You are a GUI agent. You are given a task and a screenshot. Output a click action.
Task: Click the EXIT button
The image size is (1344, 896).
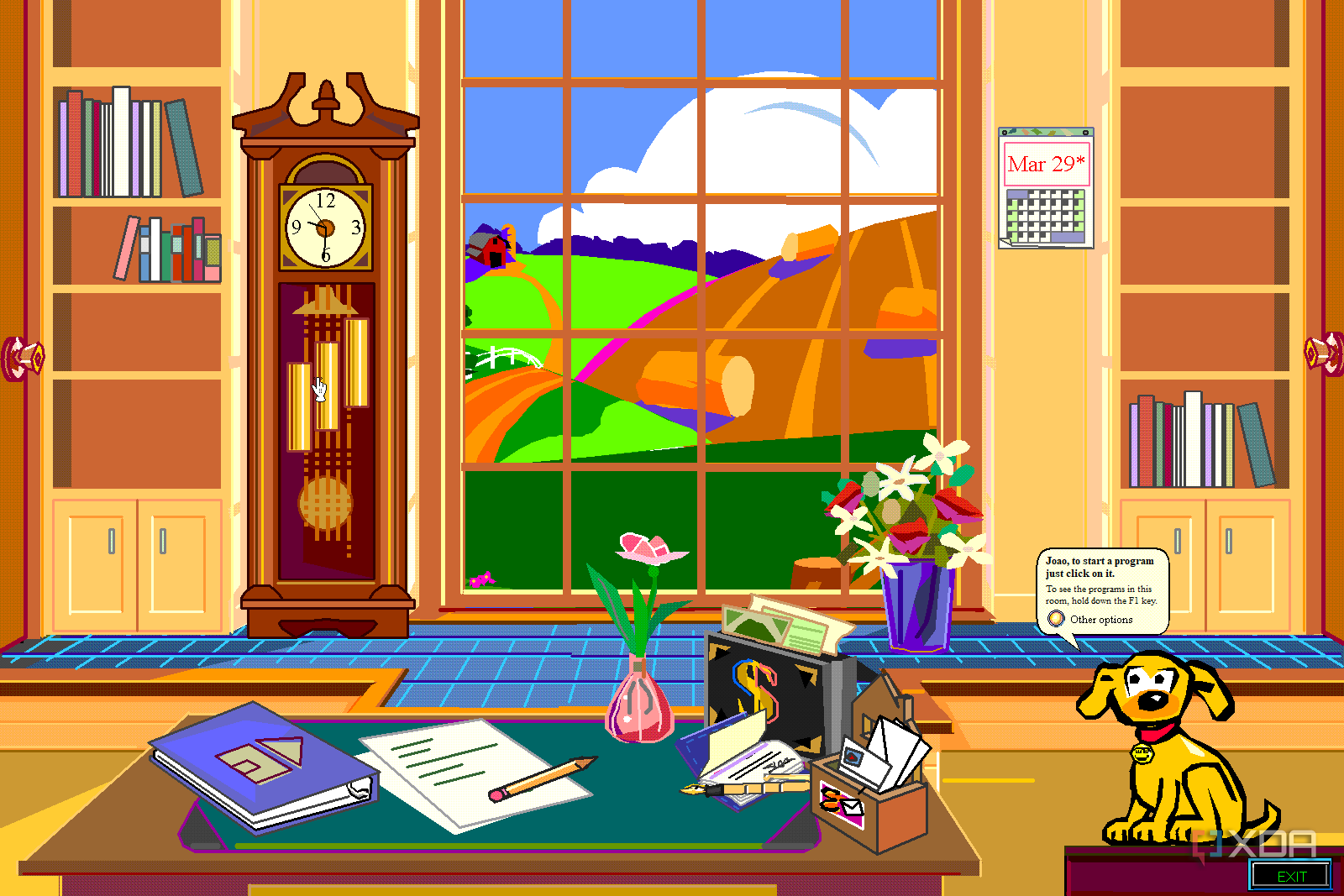click(1290, 876)
